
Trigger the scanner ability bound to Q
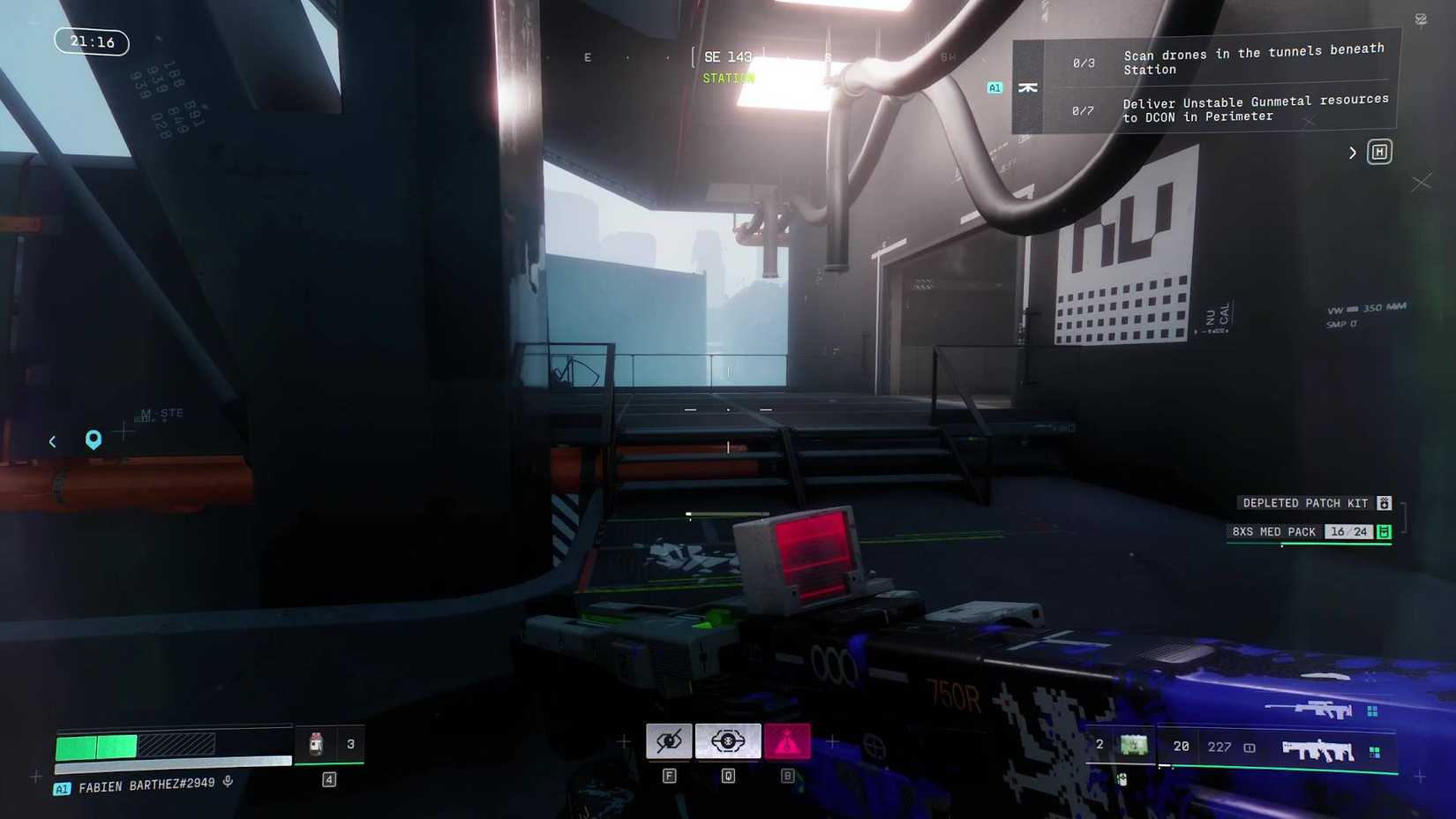tap(727, 741)
